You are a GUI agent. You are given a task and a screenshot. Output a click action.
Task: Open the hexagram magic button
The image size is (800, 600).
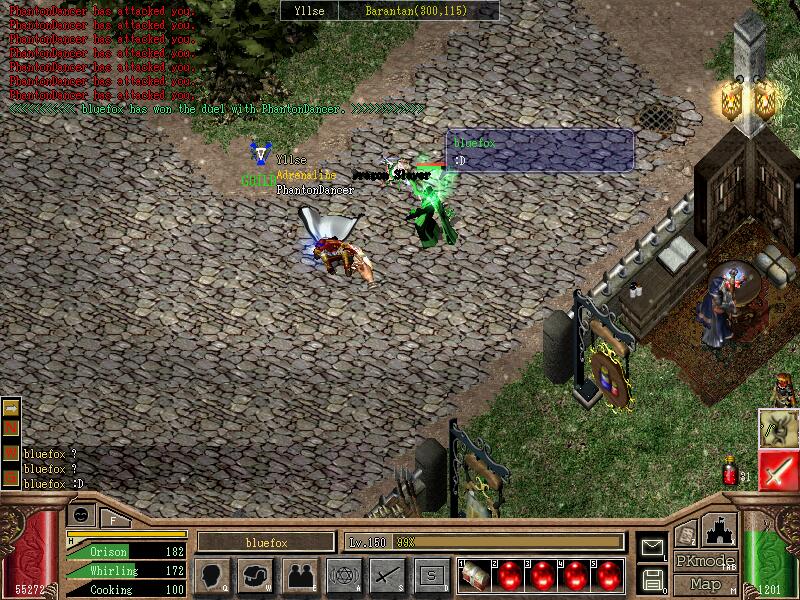point(343,575)
